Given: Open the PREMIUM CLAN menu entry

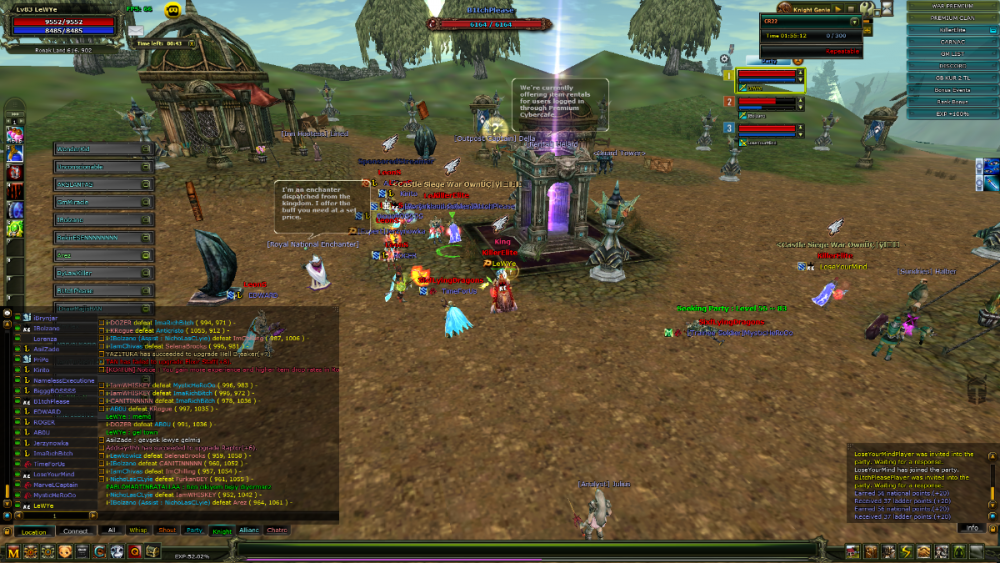Looking at the screenshot, I should tap(952, 18).
